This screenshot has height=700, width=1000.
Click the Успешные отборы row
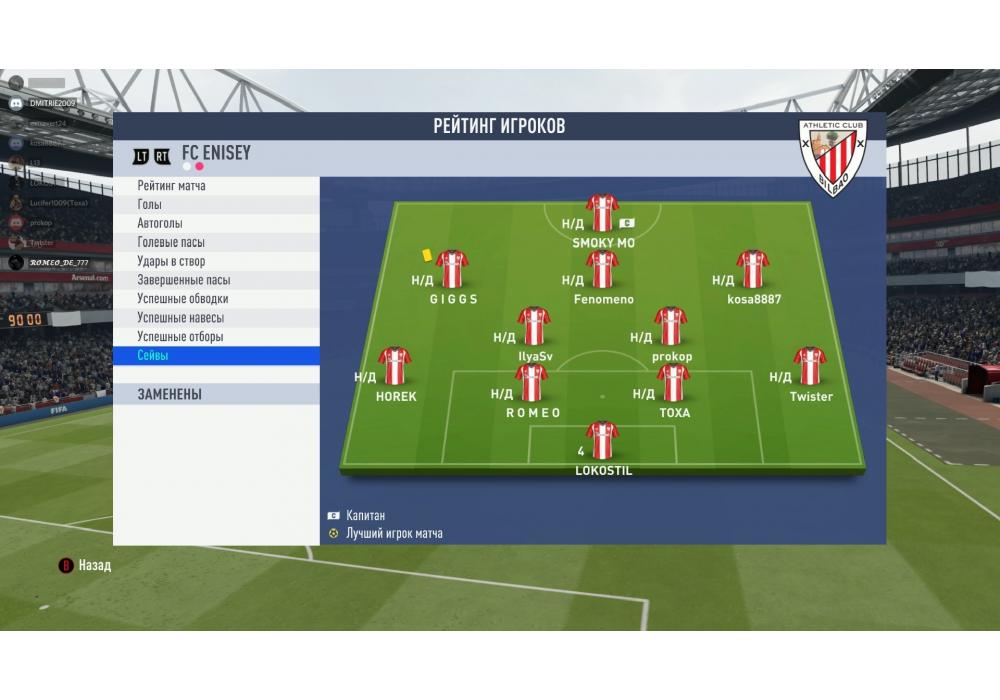[215, 337]
